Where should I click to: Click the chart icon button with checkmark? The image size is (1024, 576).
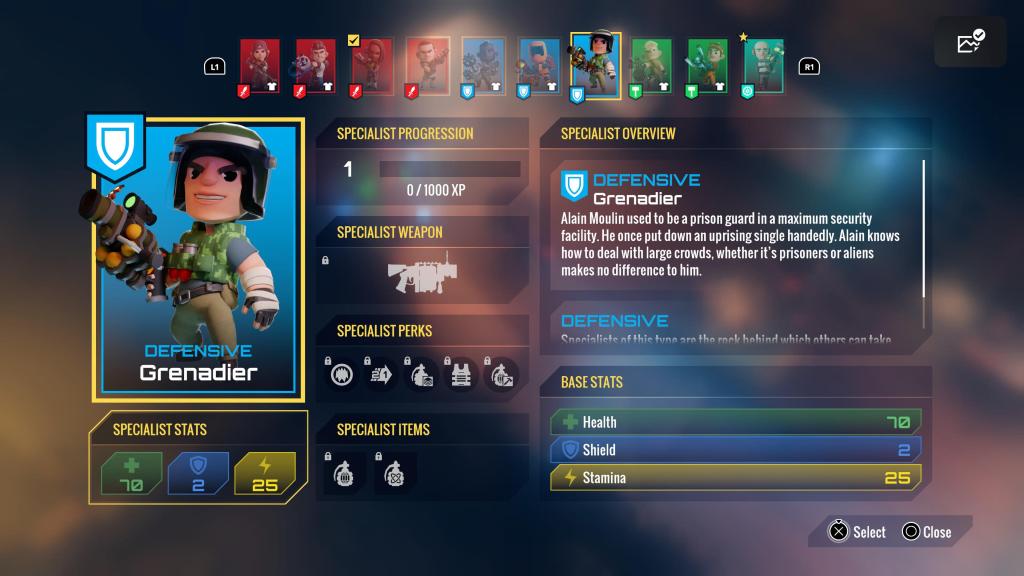[x=971, y=42]
